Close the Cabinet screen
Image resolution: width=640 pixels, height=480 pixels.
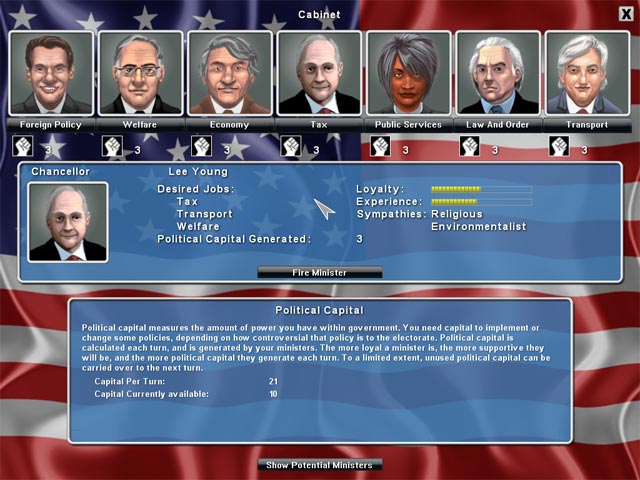tap(626, 13)
